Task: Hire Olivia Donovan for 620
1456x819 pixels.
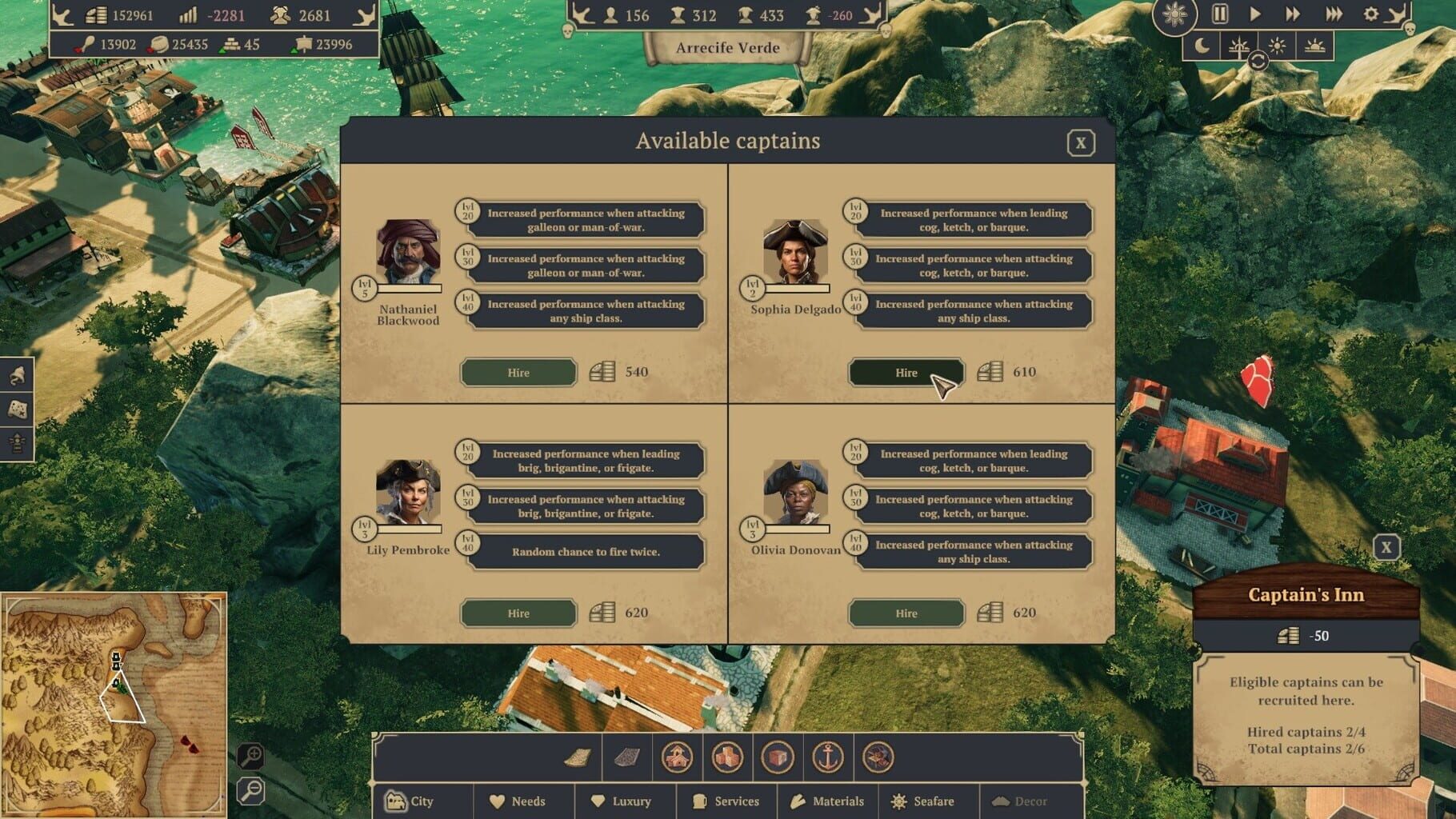Action: pos(905,613)
